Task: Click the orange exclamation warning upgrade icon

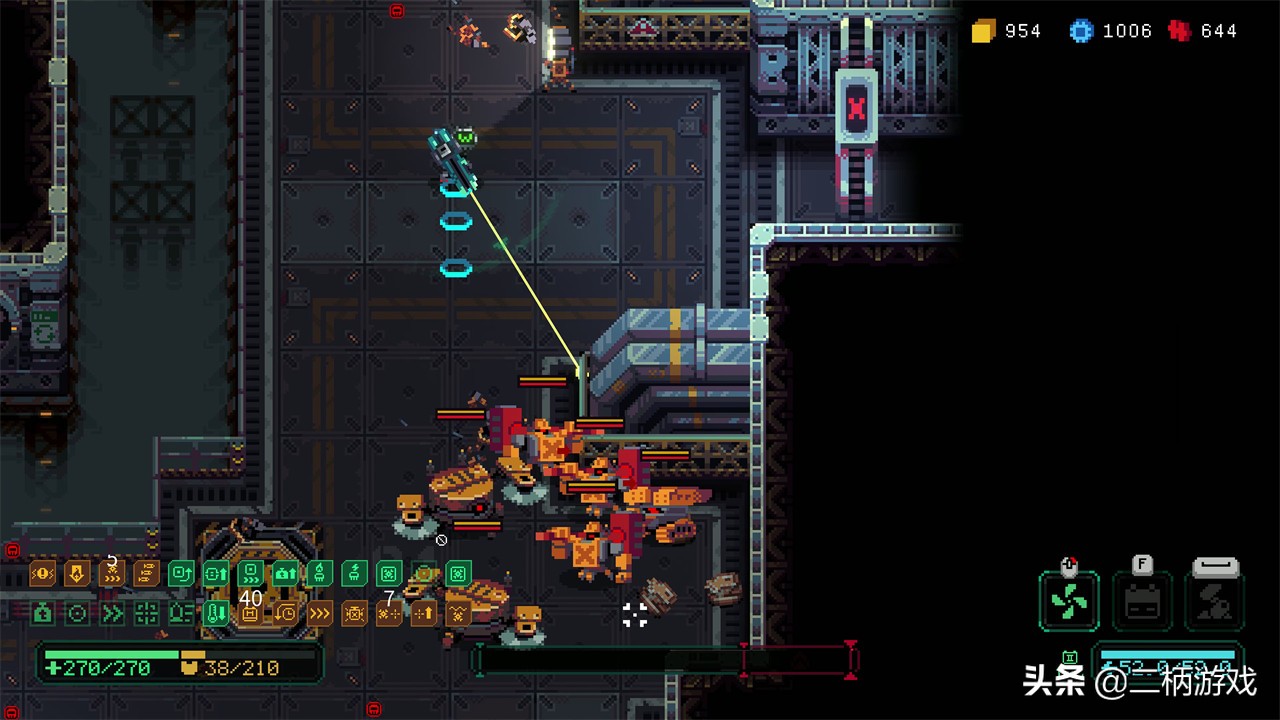Action: point(42,573)
